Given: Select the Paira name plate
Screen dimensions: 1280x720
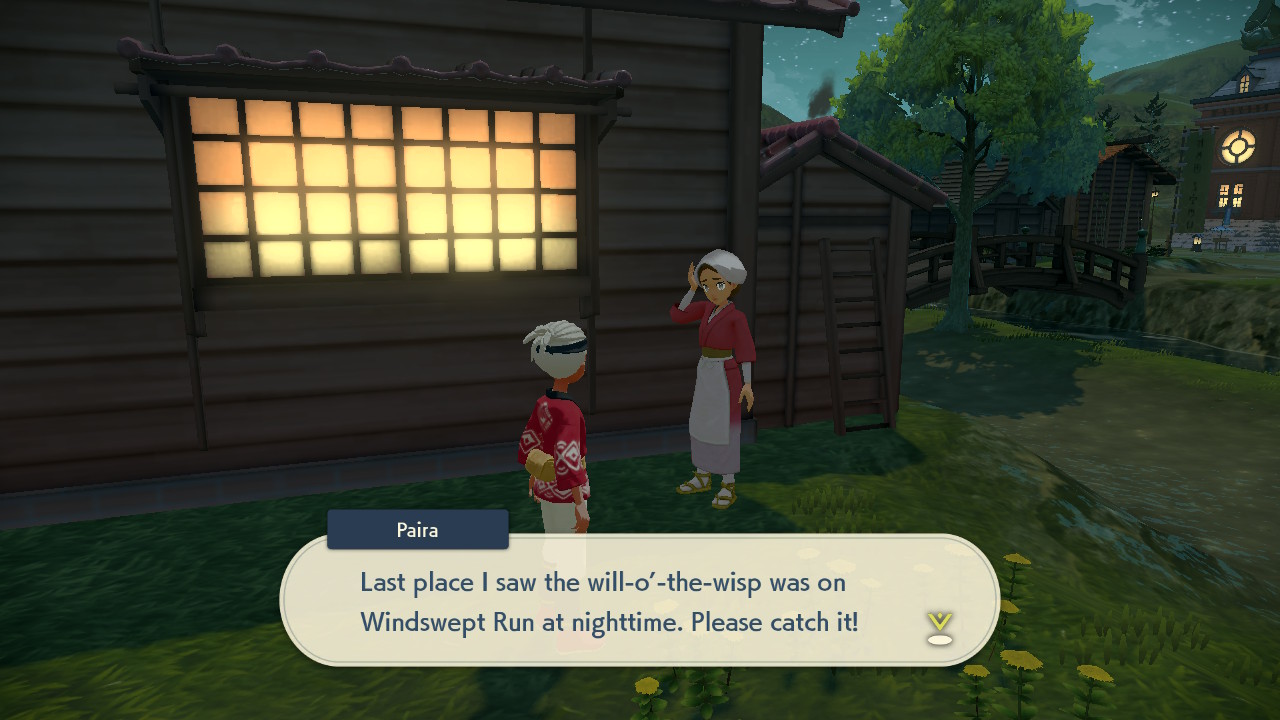Looking at the screenshot, I should [x=416, y=529].
